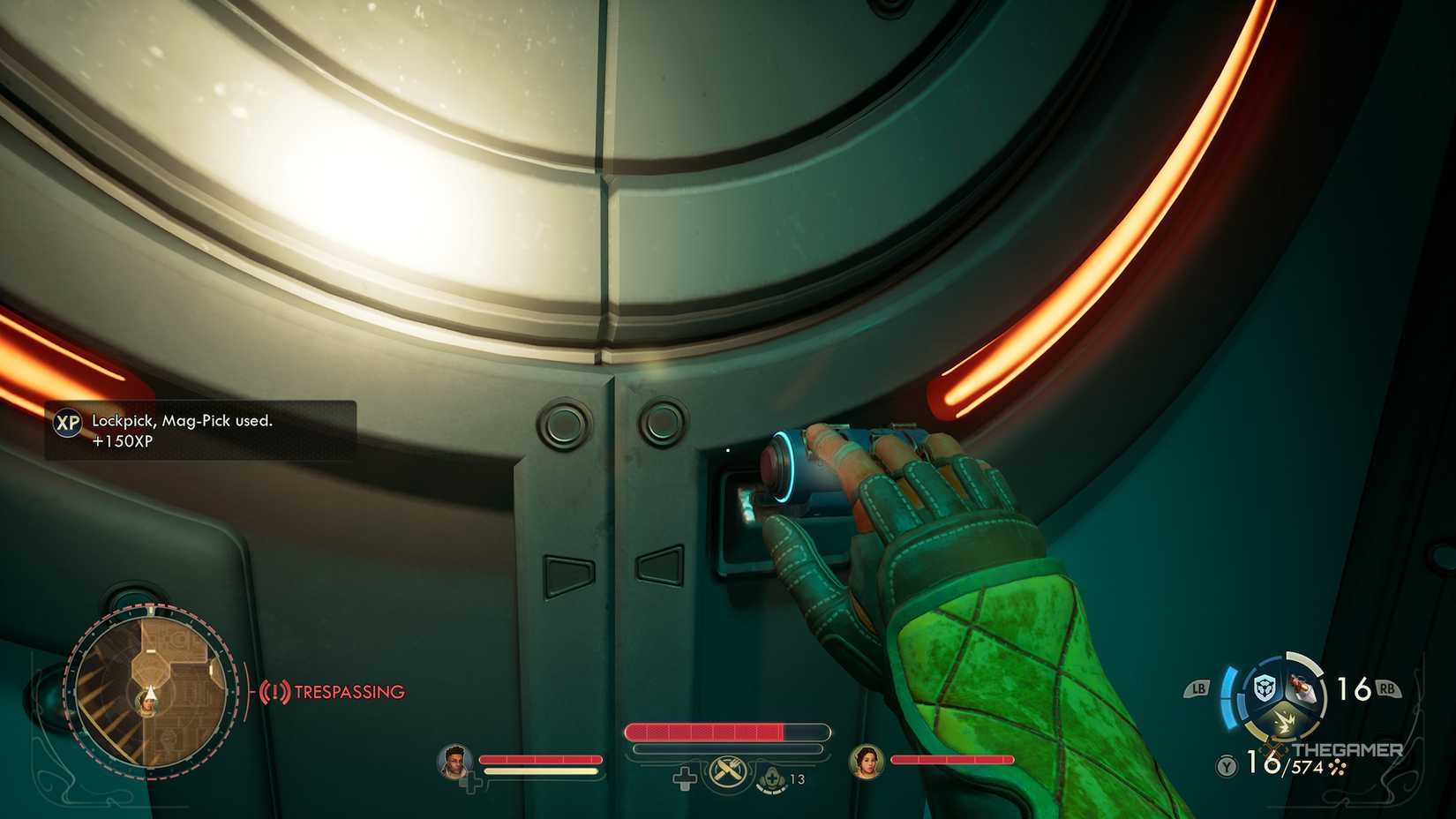Click the crossed-tools emblem under the weapon wheel

(1272, 748)
